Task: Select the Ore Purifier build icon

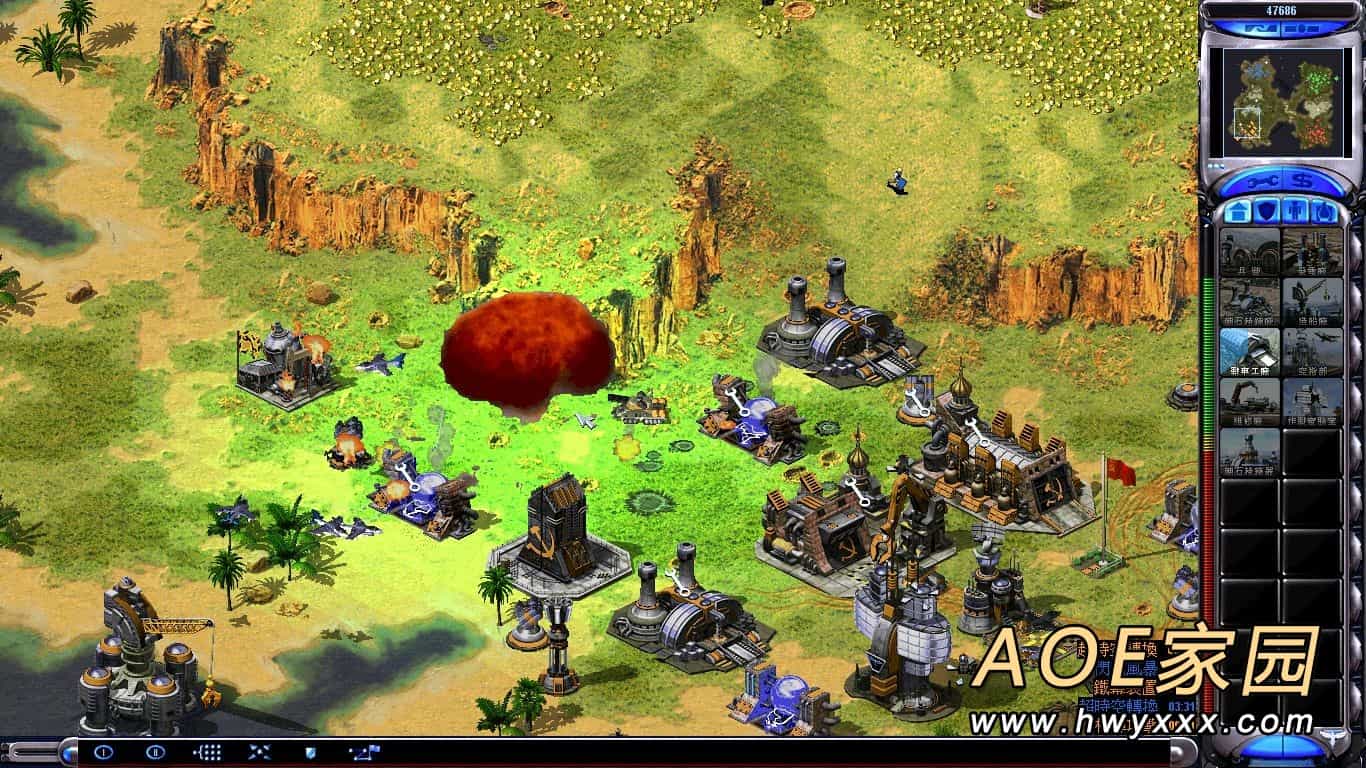Action: click(1249, 451)
